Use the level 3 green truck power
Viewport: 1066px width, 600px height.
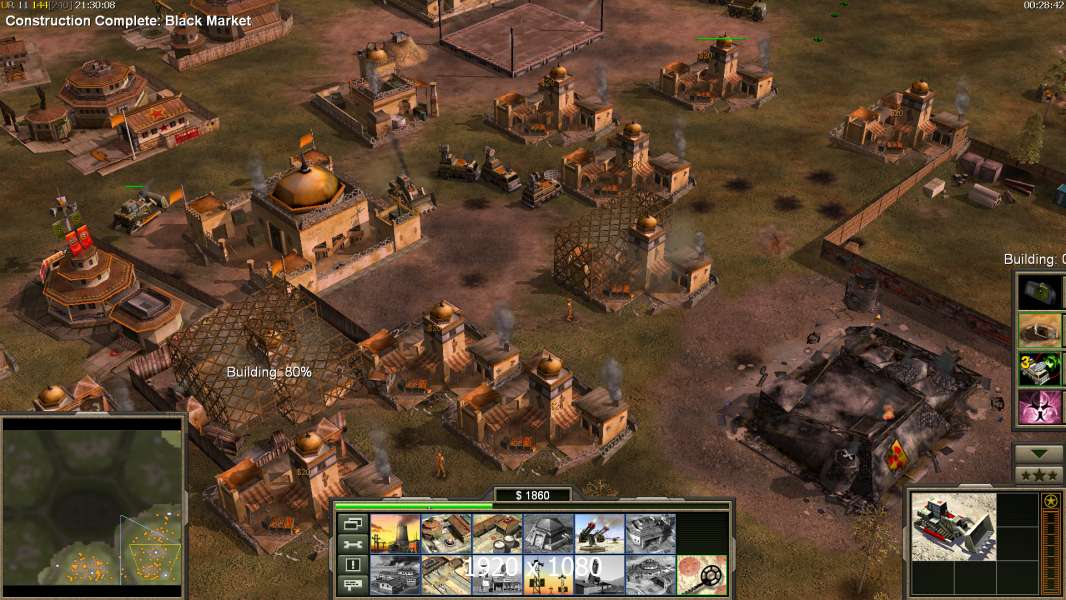1039,369
